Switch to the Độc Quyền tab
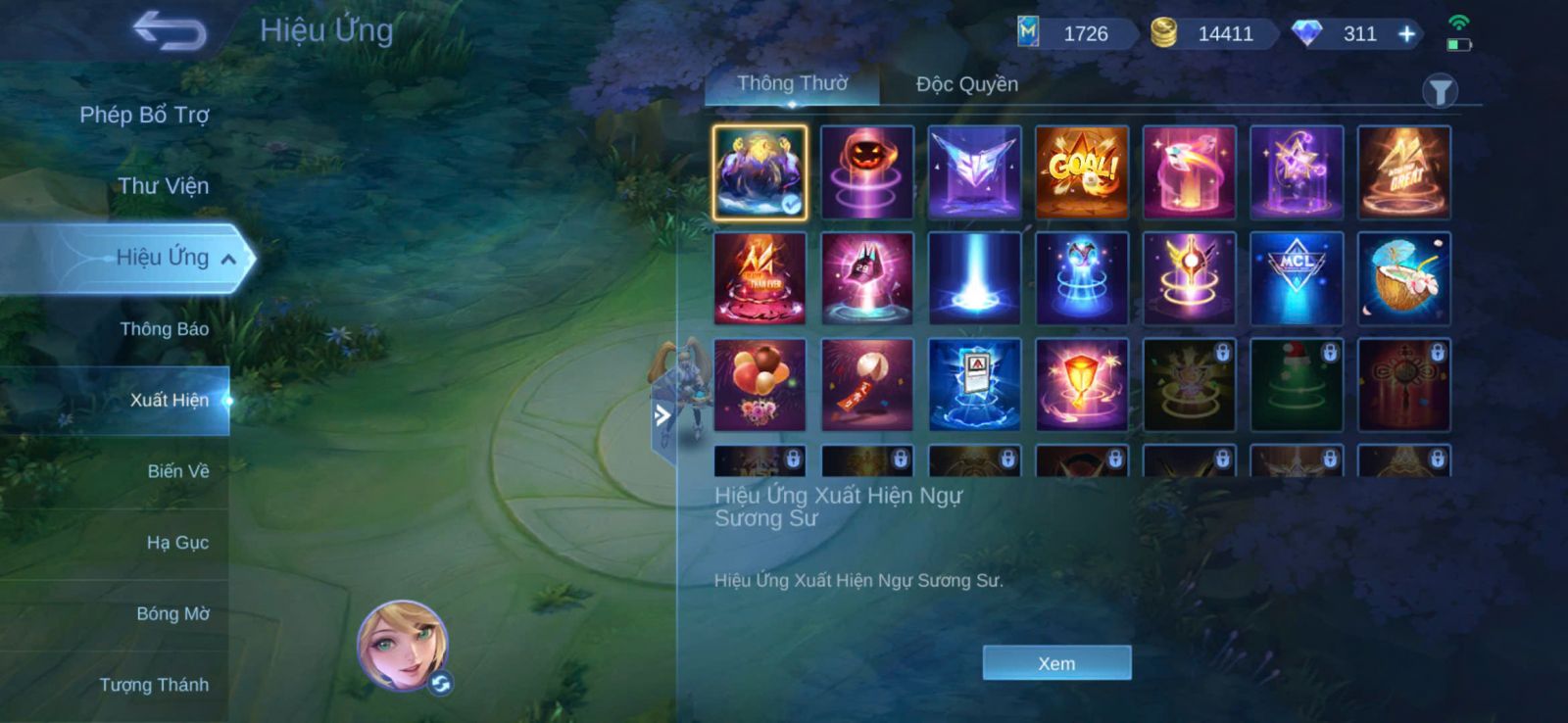 point(966,84)
